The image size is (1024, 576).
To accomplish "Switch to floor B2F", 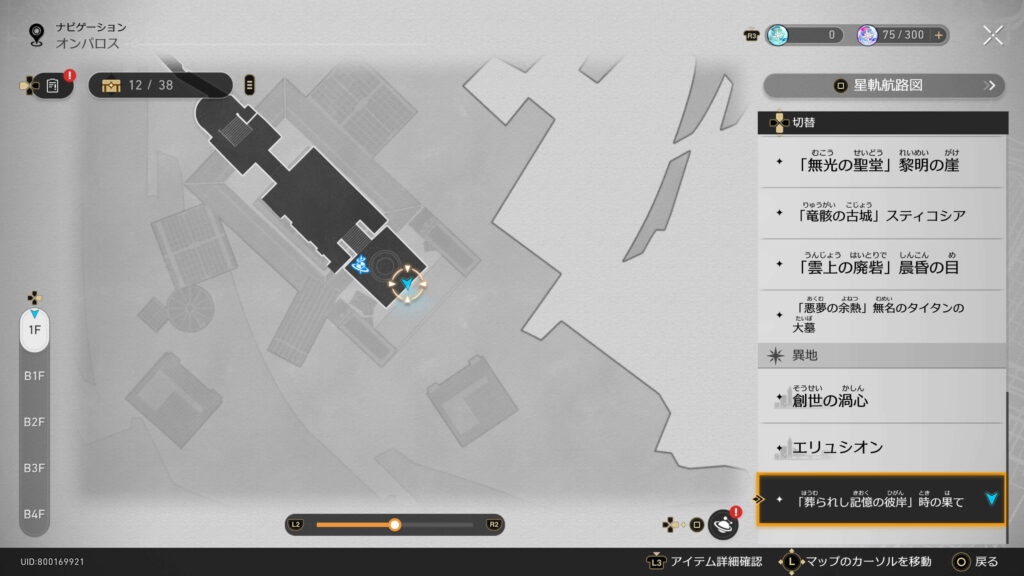I will (x=34, y=422).
